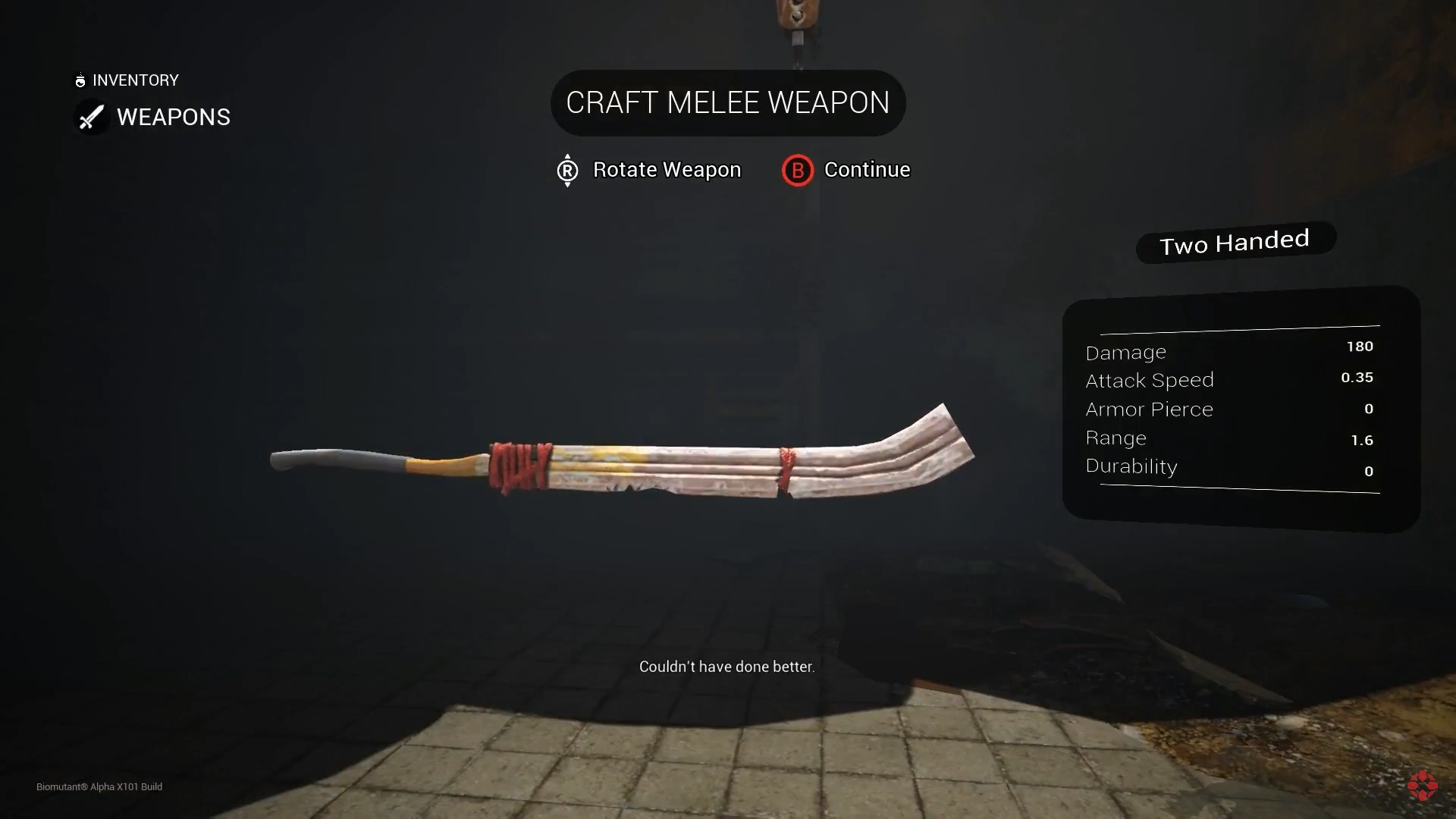Select the Two Handed badge
The width and height of the screenshot is (1456, 819).
tap(1235, 241)
